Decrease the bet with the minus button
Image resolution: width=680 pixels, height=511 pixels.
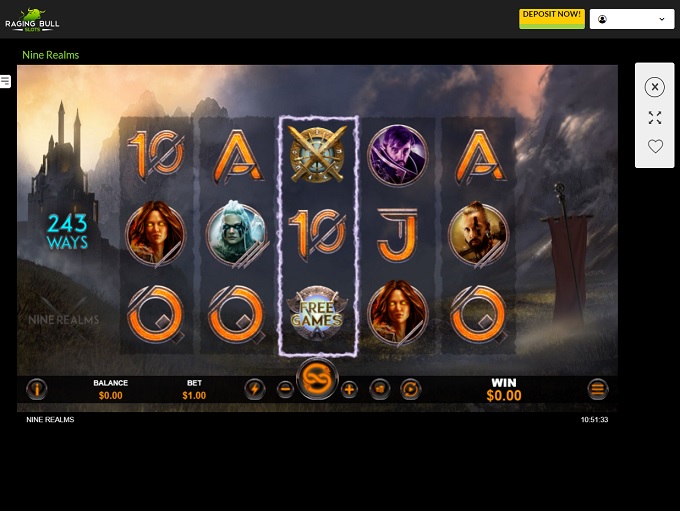coord(285,389)
